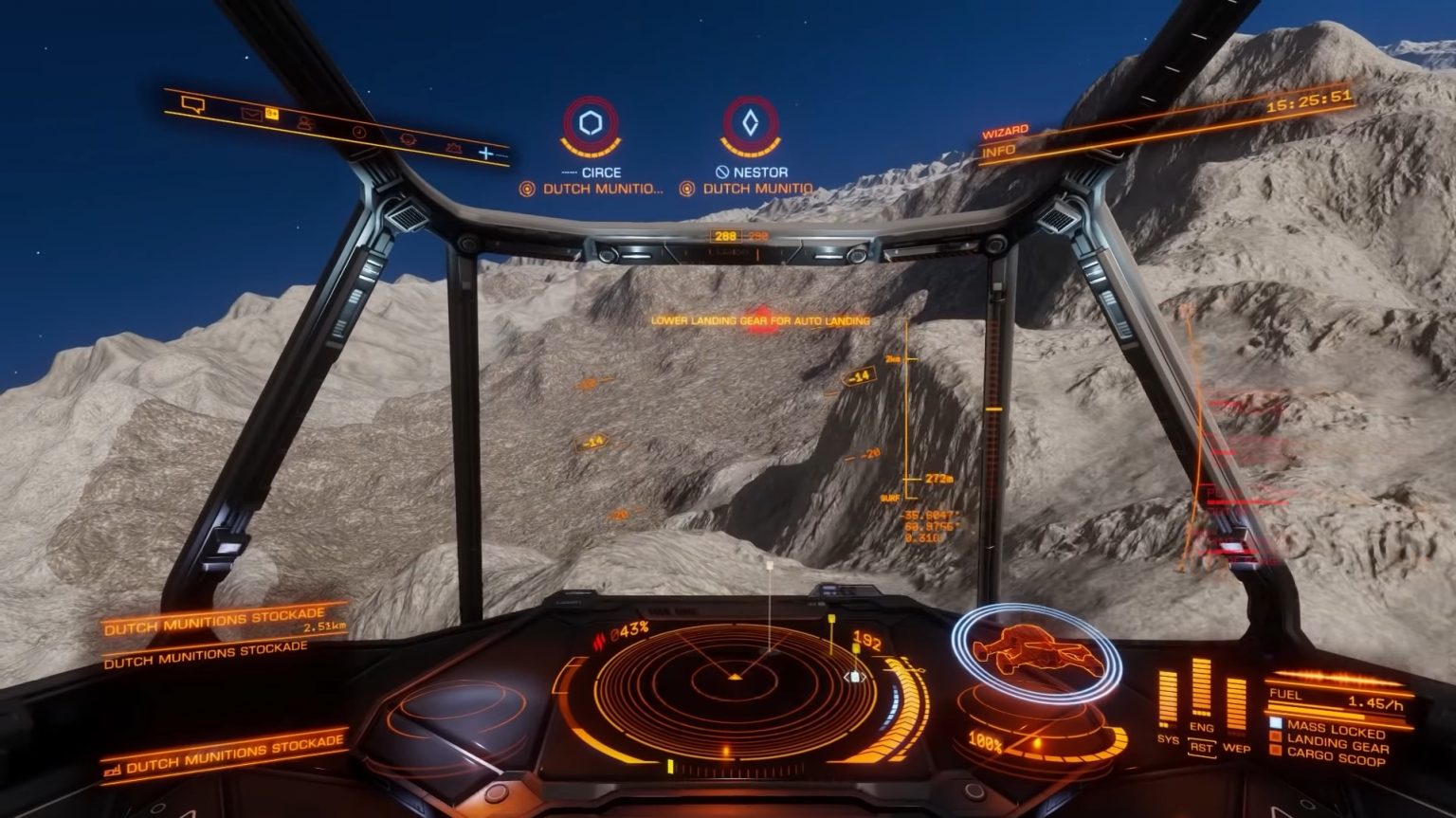This screenshot has height=818, width=1456.
Task: Click the history clock icon
Action: pos(360,133)
